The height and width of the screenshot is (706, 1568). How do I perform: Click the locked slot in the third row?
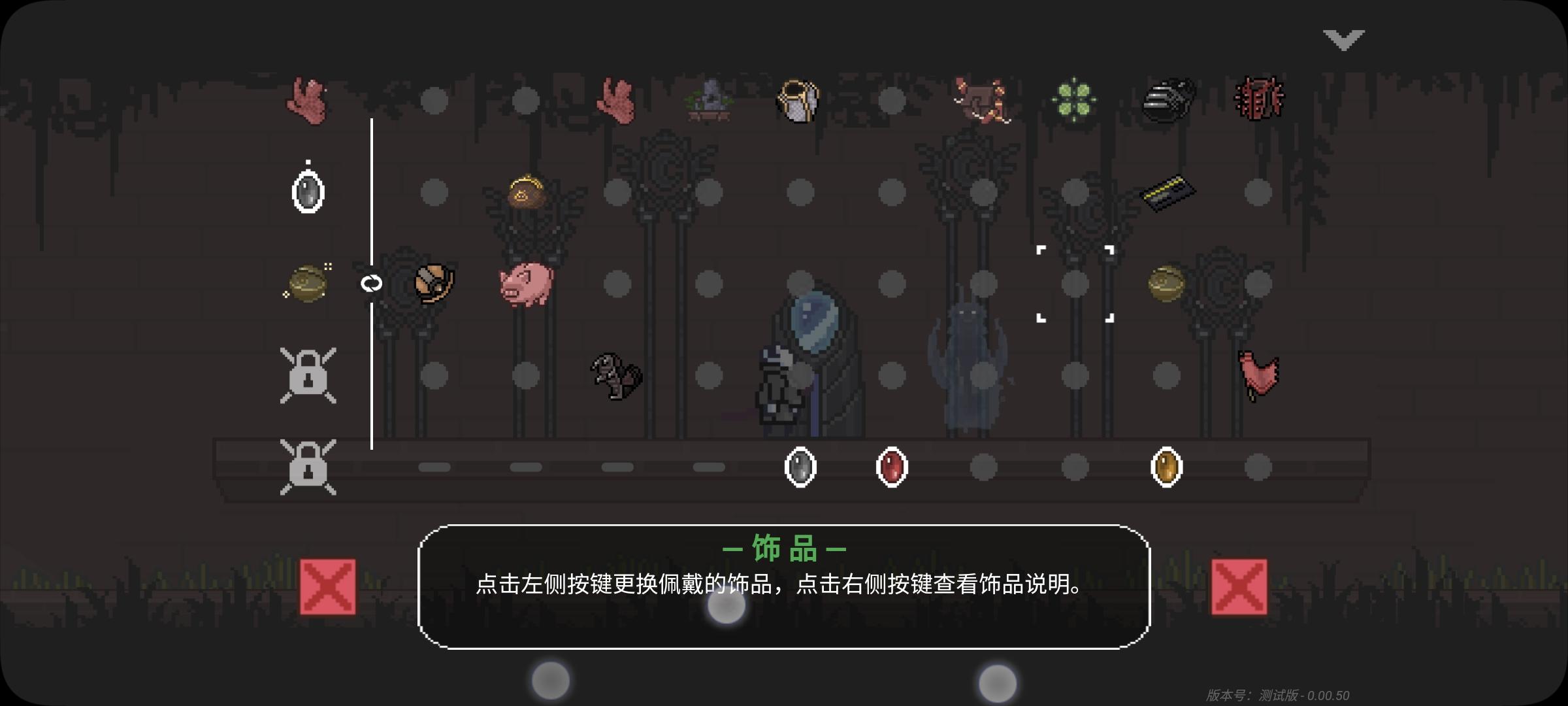[x=310, y=376]
